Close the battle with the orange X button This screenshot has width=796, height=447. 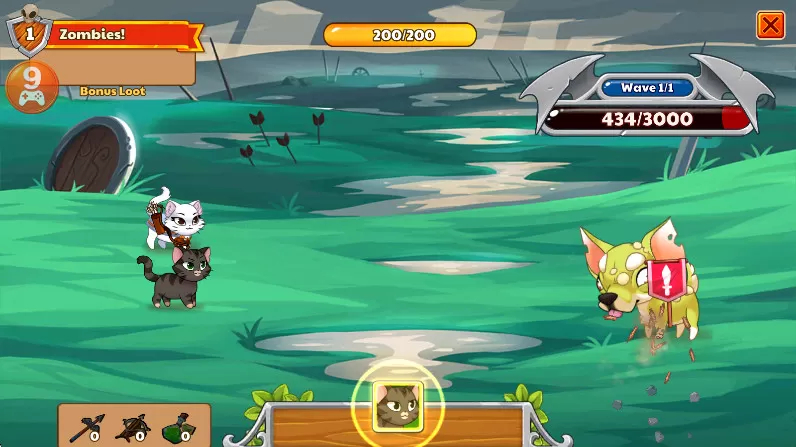pos(770,25)
